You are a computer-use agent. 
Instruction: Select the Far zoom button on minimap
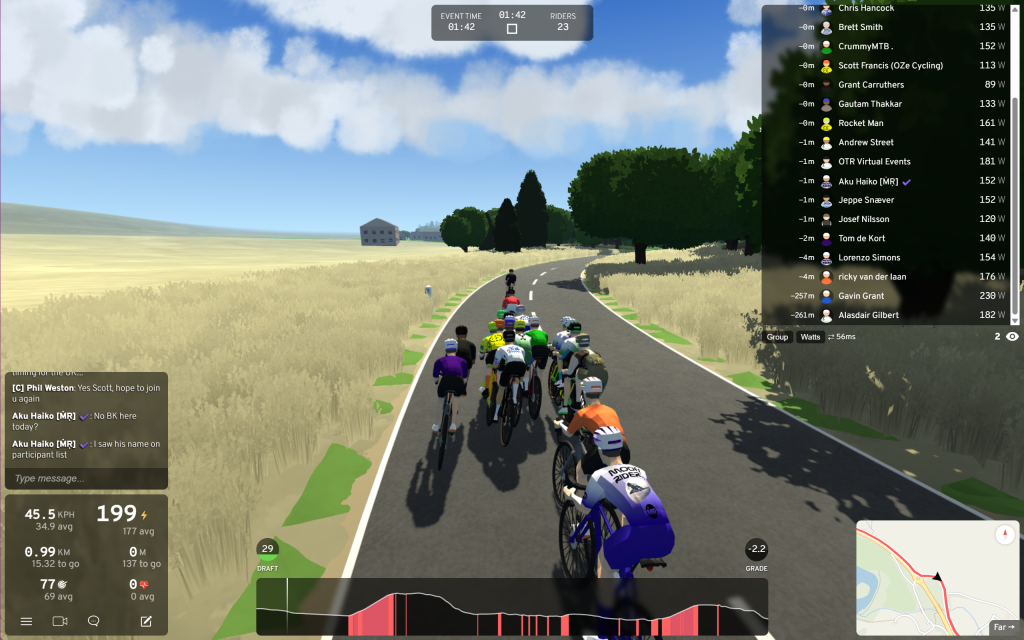[x=1003, y=627]
